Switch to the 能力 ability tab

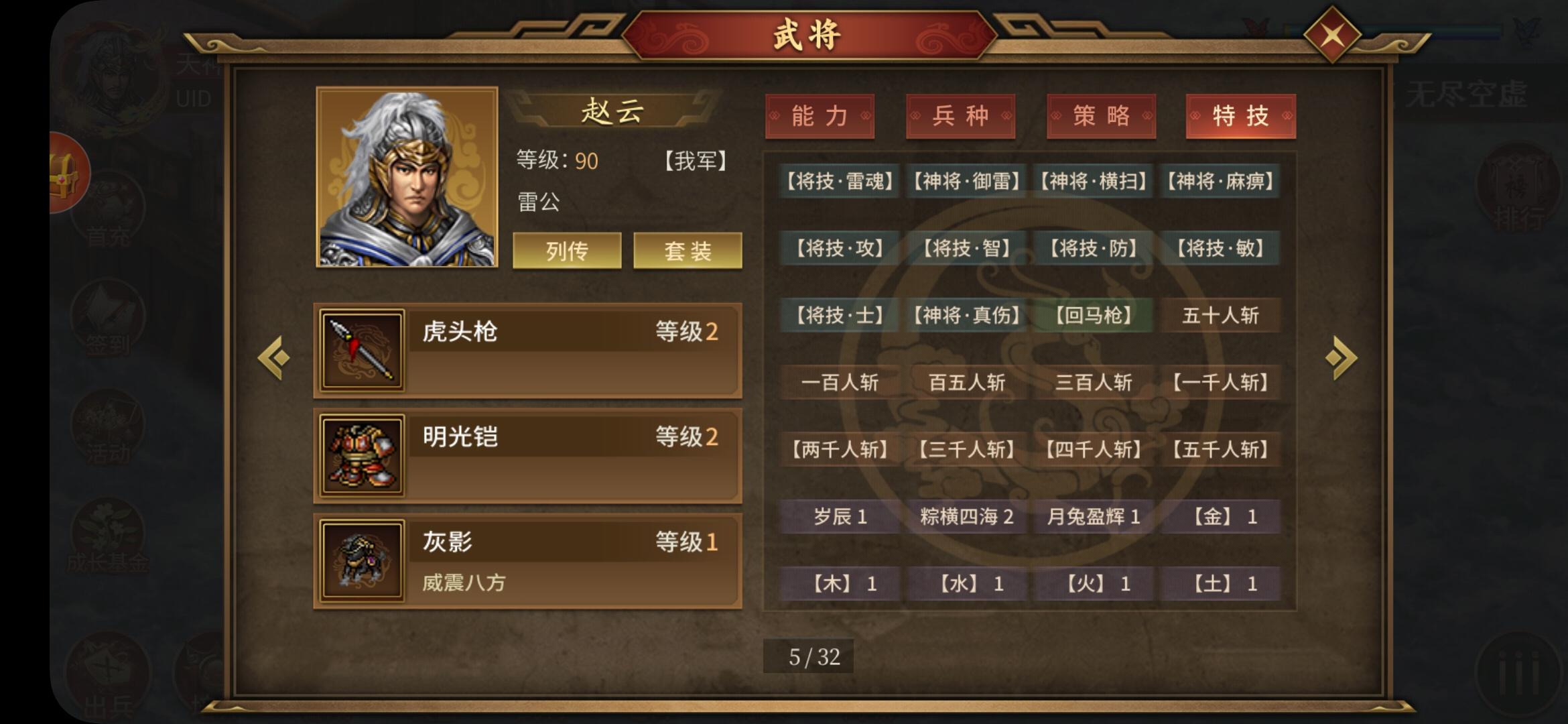click(822, 116)
